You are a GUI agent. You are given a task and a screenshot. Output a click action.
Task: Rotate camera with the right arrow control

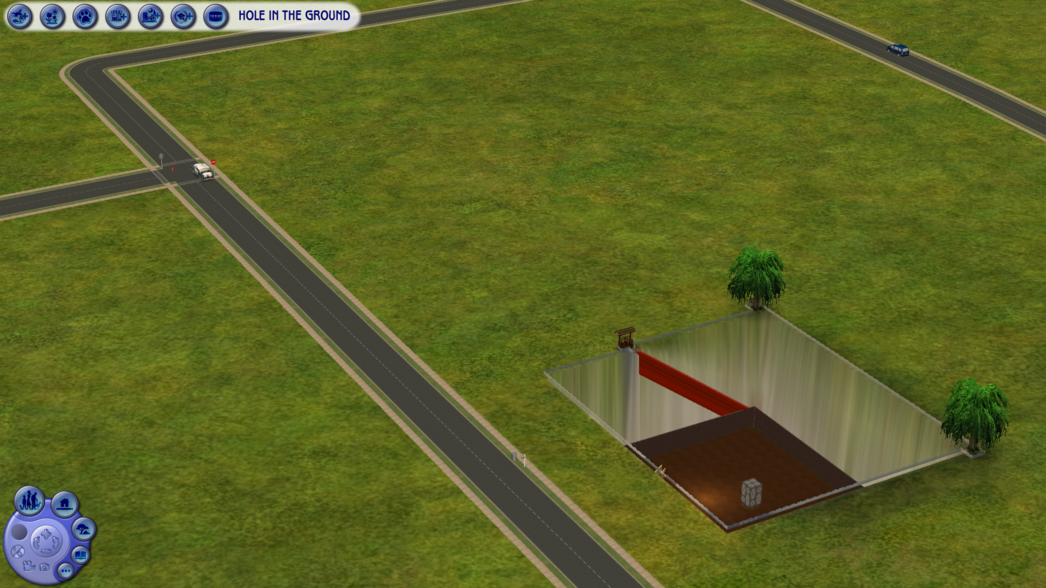[x=55, y=541]
